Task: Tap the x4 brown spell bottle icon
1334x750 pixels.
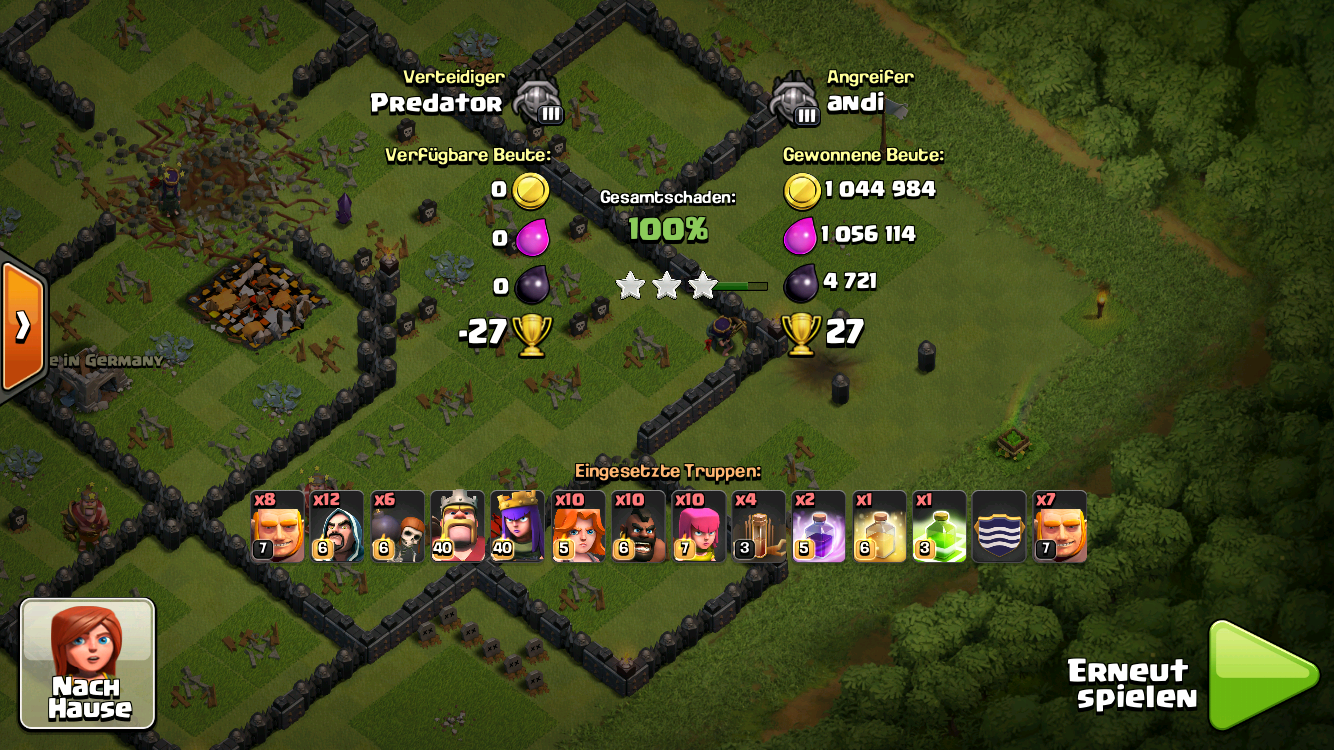Action: click(x=758, y=526)
